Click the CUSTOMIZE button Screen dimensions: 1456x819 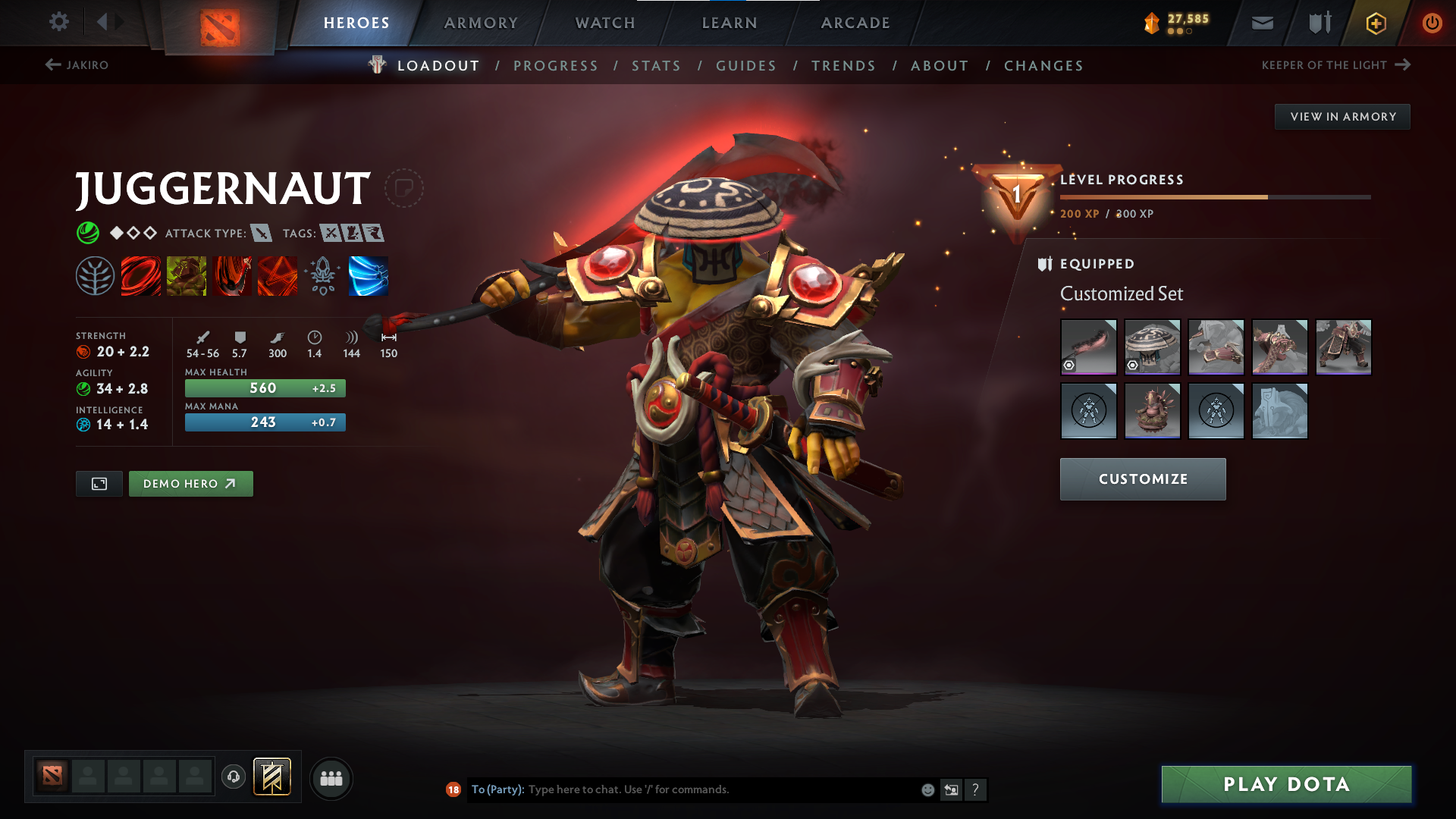pyautogui.click(x=1142, y=479)
